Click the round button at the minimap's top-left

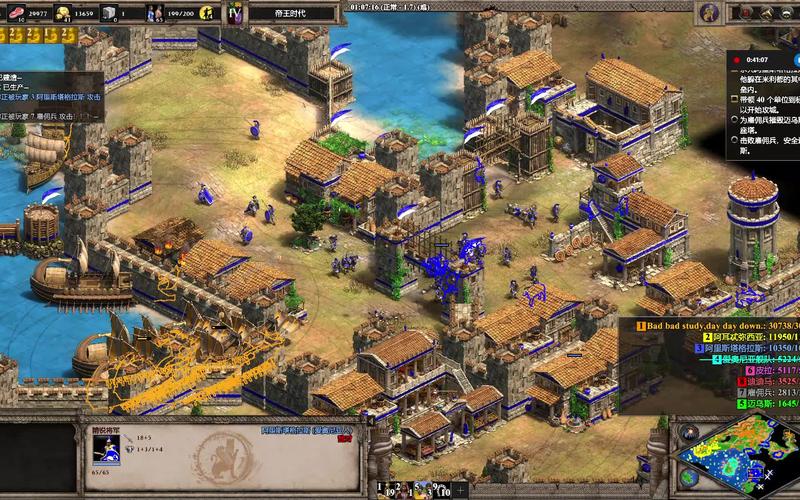click(688, 432)
